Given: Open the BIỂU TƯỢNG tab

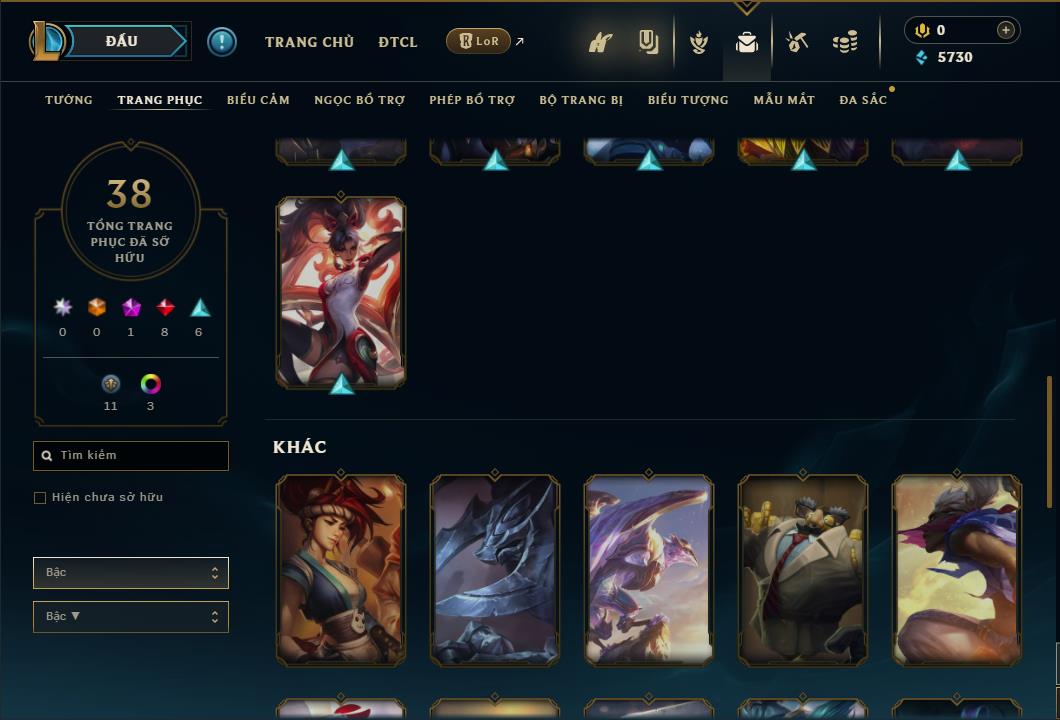Looking at the screenshot, I should pyautogui.click(x=688, y=100).
